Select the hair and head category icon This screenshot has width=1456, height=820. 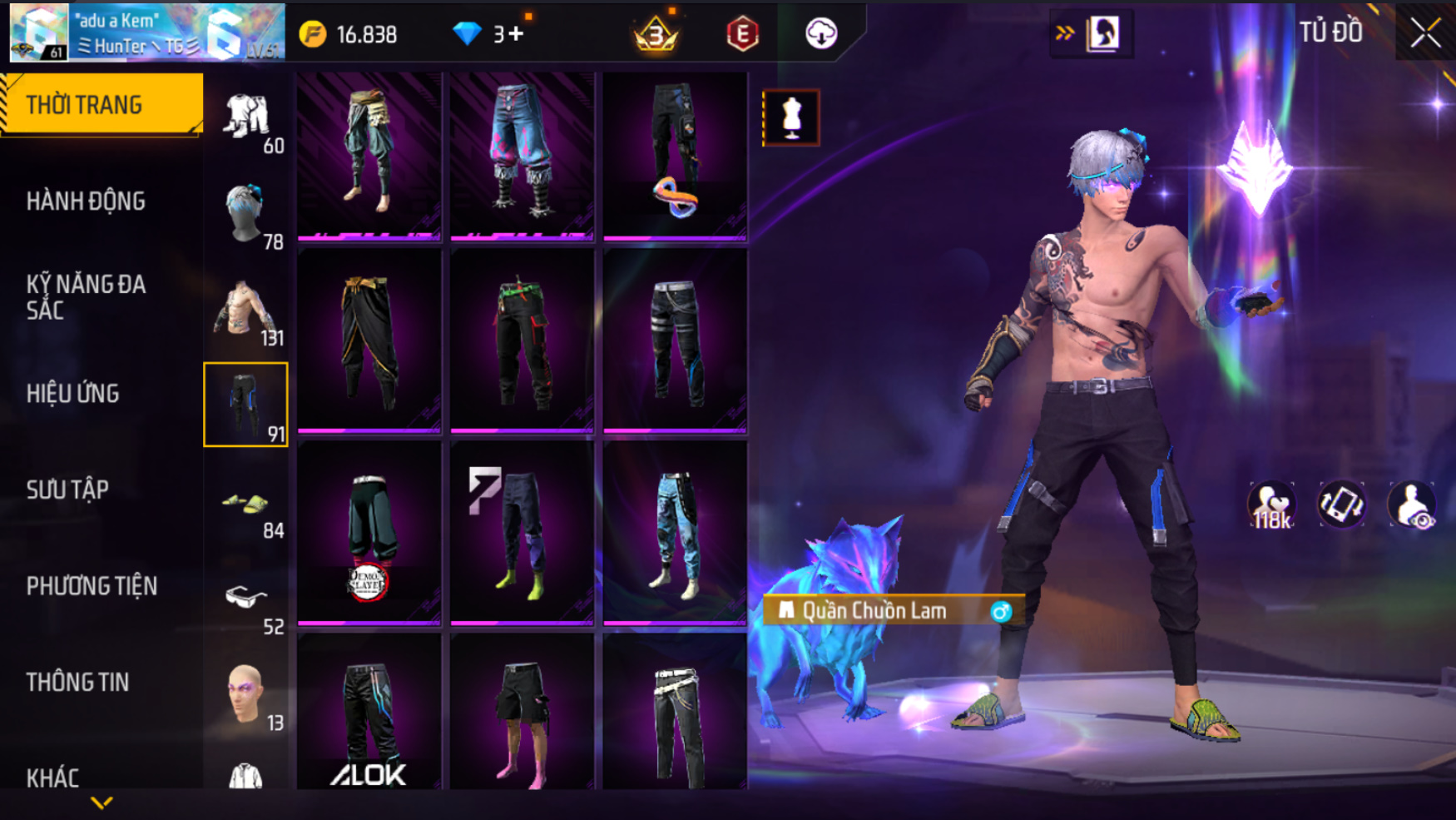point(246,214)
